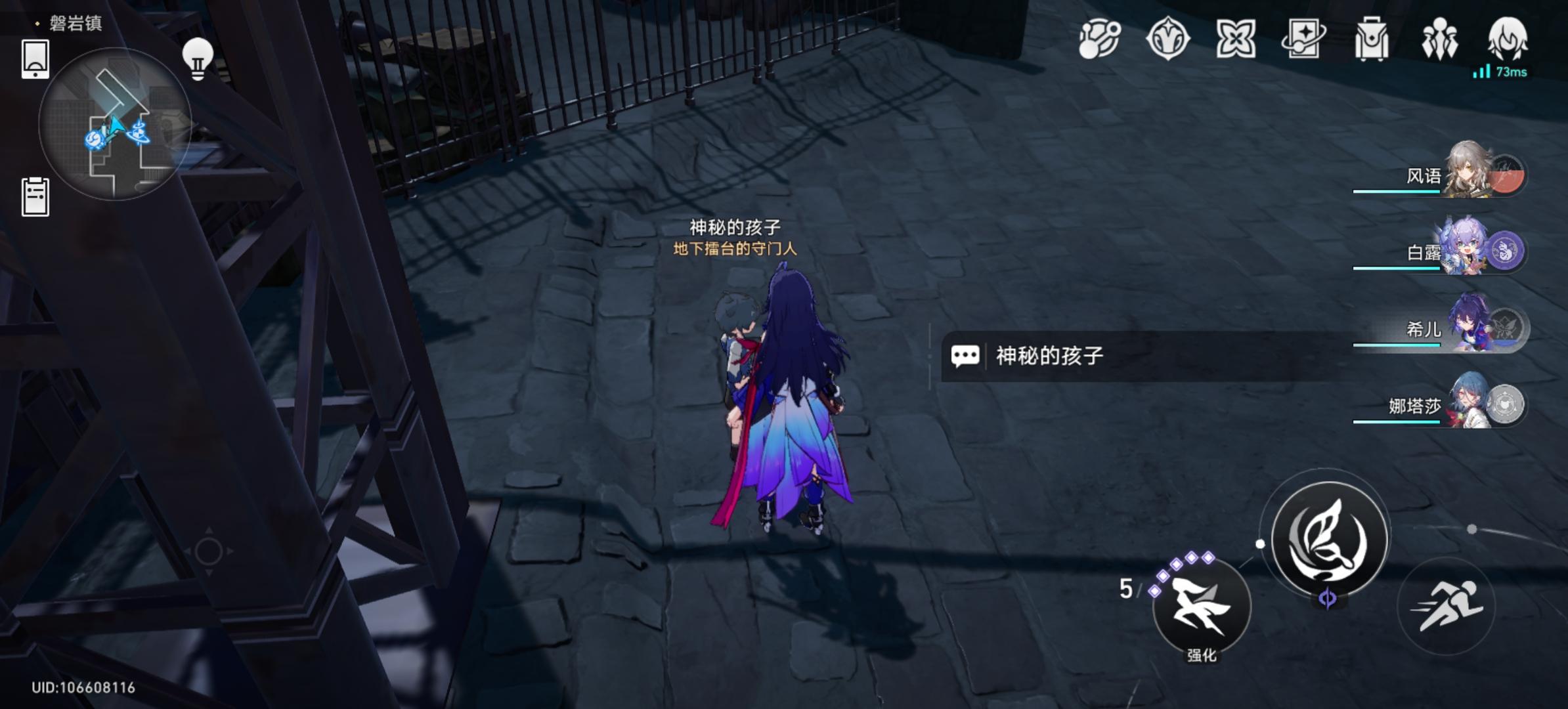Open the character lineup icon with three figures

click(1442, 39)
